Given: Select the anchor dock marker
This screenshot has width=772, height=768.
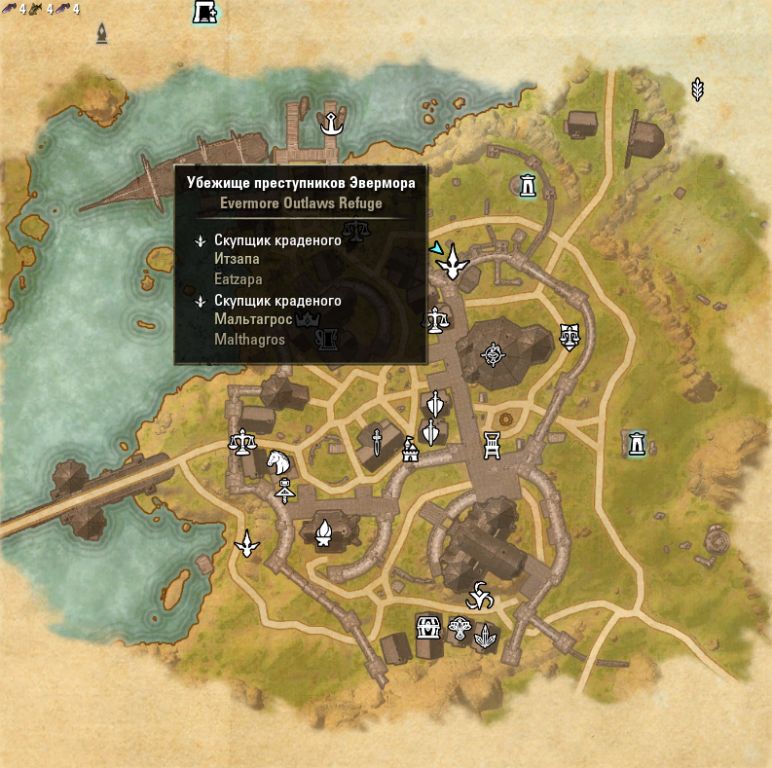Looking at the screenshot, I should (x=328, y=123).
